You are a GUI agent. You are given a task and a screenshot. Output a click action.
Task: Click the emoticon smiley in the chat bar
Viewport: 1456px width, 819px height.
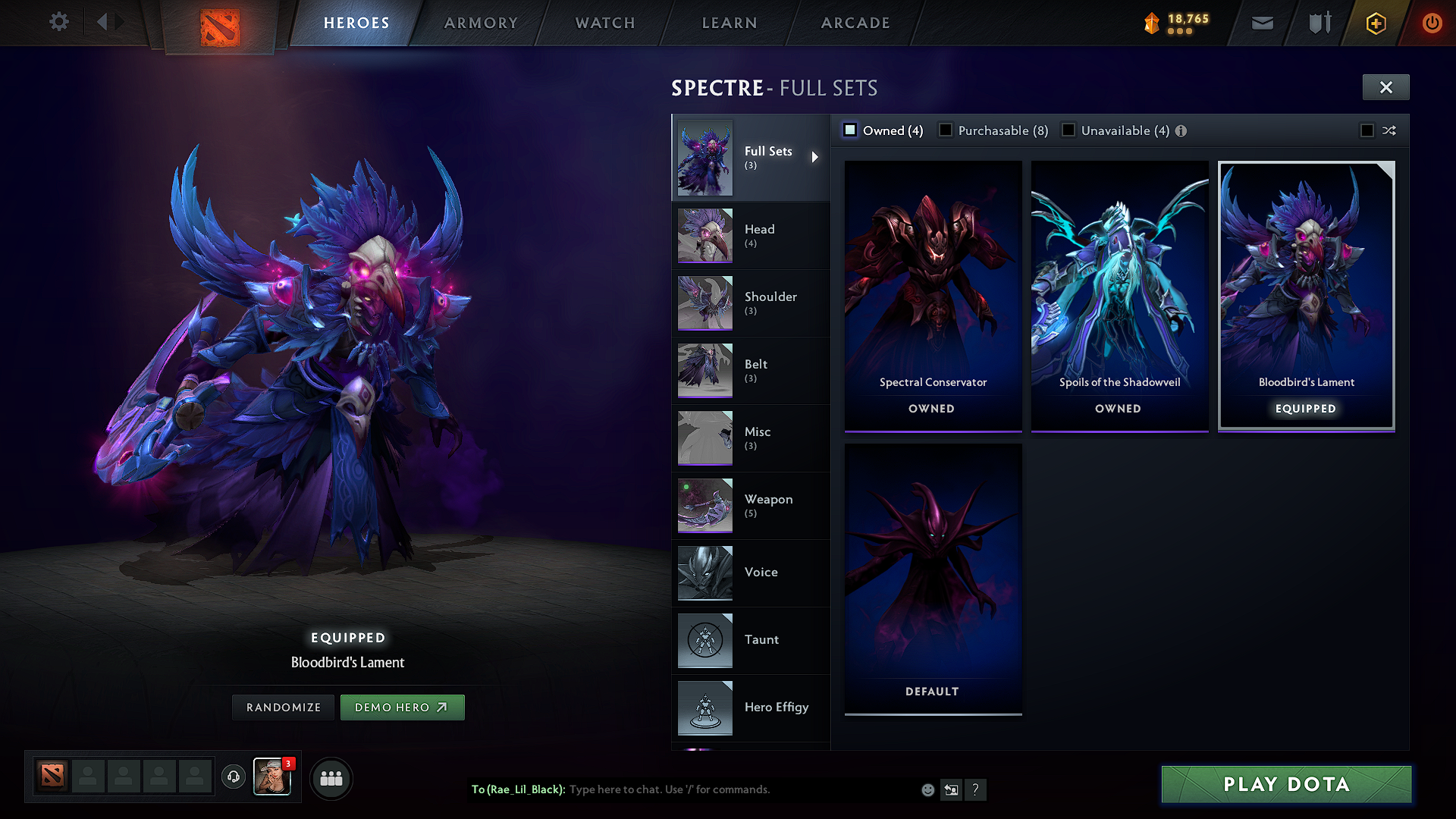(x=927, y=789)
